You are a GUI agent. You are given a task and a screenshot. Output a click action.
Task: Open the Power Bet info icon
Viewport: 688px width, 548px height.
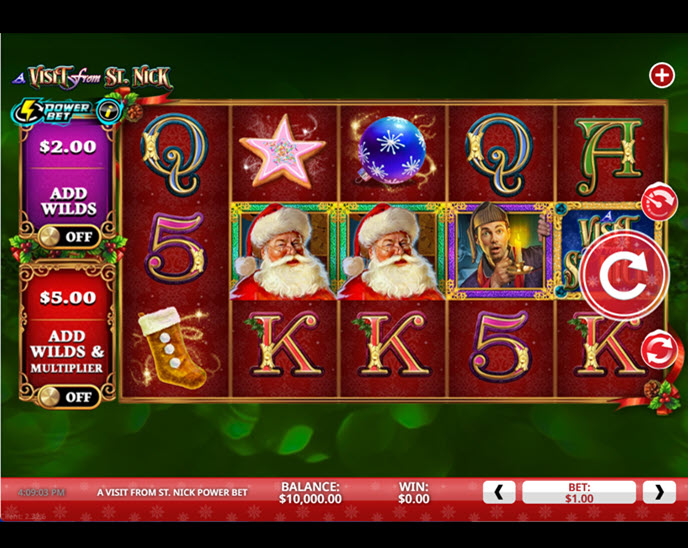(x=109, y=110)
